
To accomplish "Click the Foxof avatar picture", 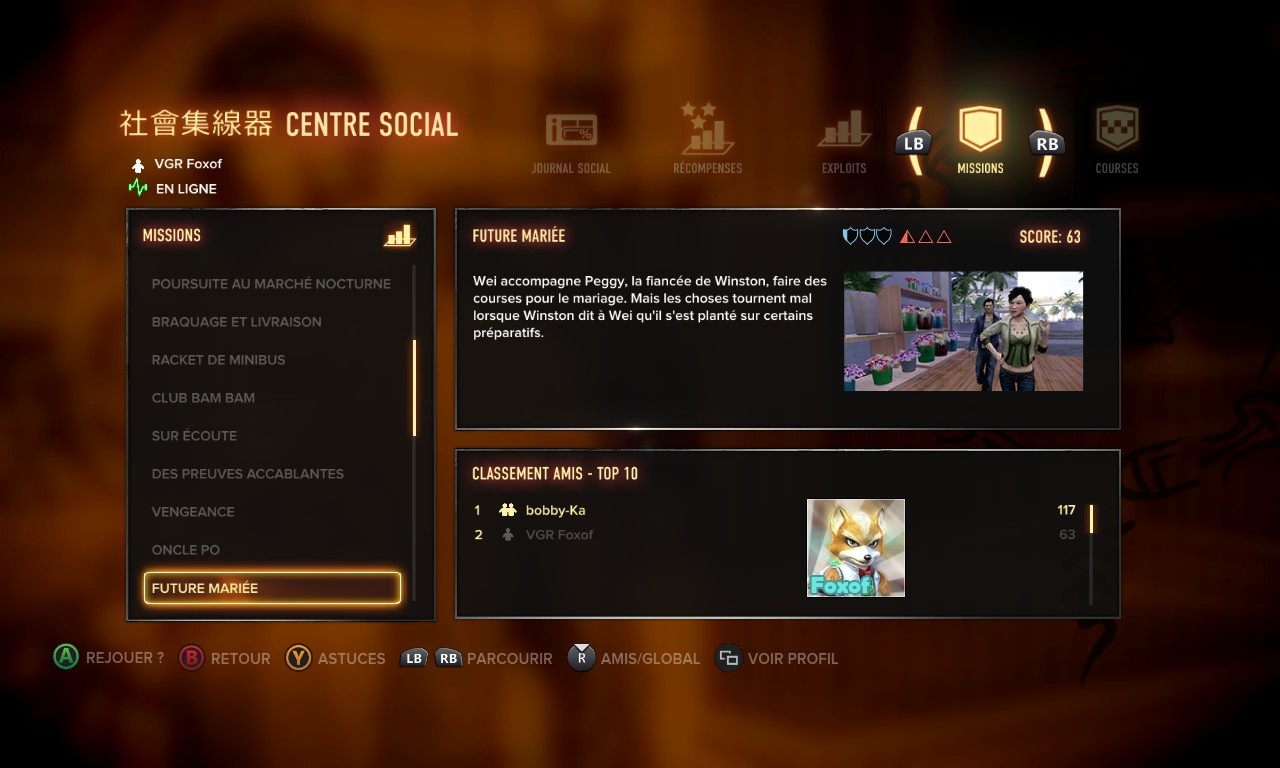I will (856, 548).
